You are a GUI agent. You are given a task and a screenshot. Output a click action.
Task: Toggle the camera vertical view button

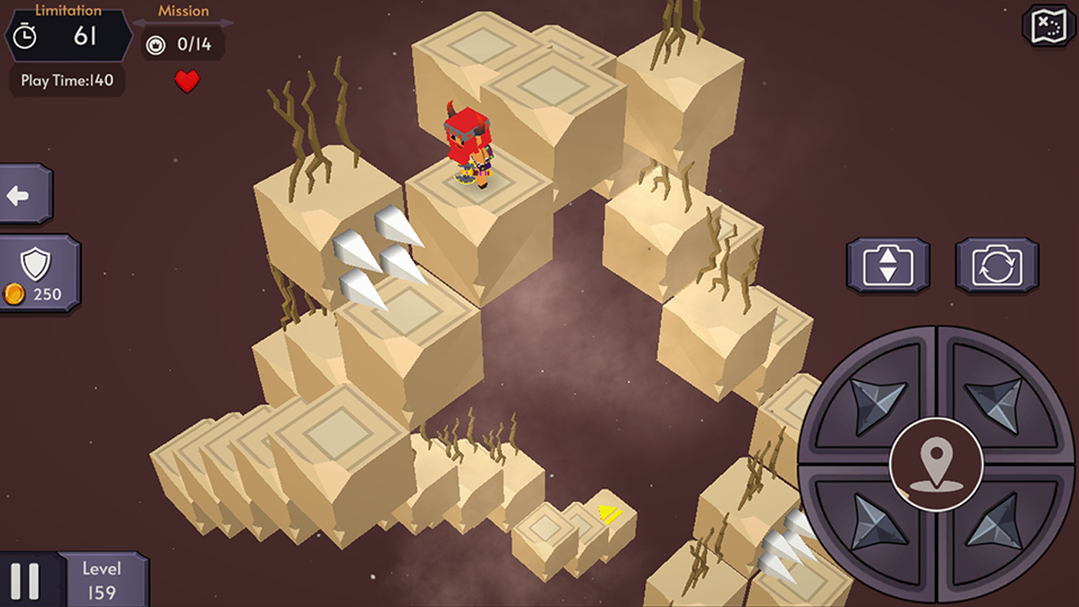coord(888,266)
